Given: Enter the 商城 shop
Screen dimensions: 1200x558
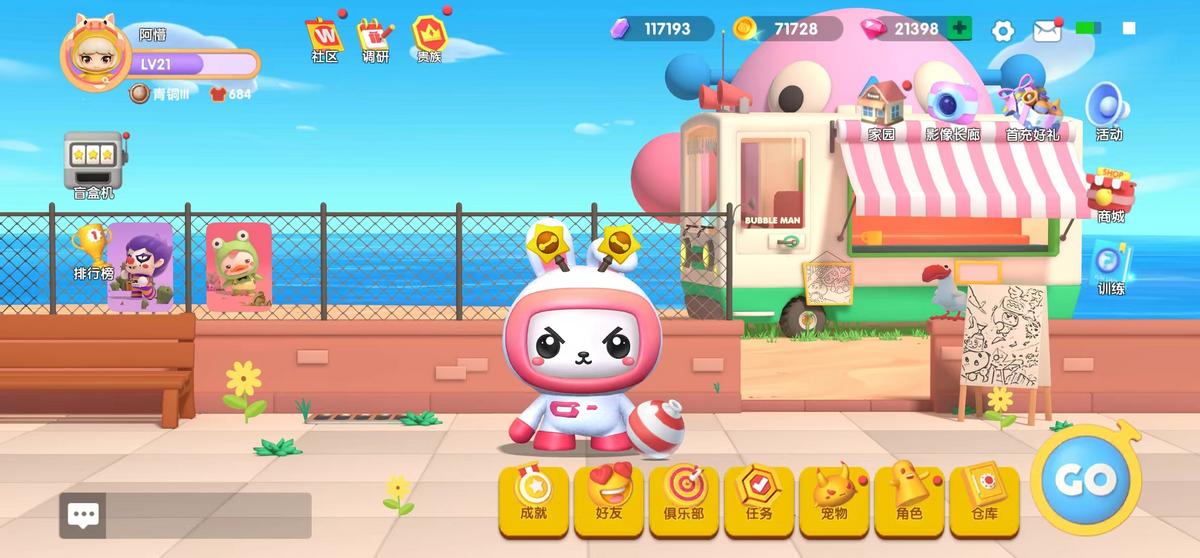Looking at the screenshot, I should coord(1110,192).
